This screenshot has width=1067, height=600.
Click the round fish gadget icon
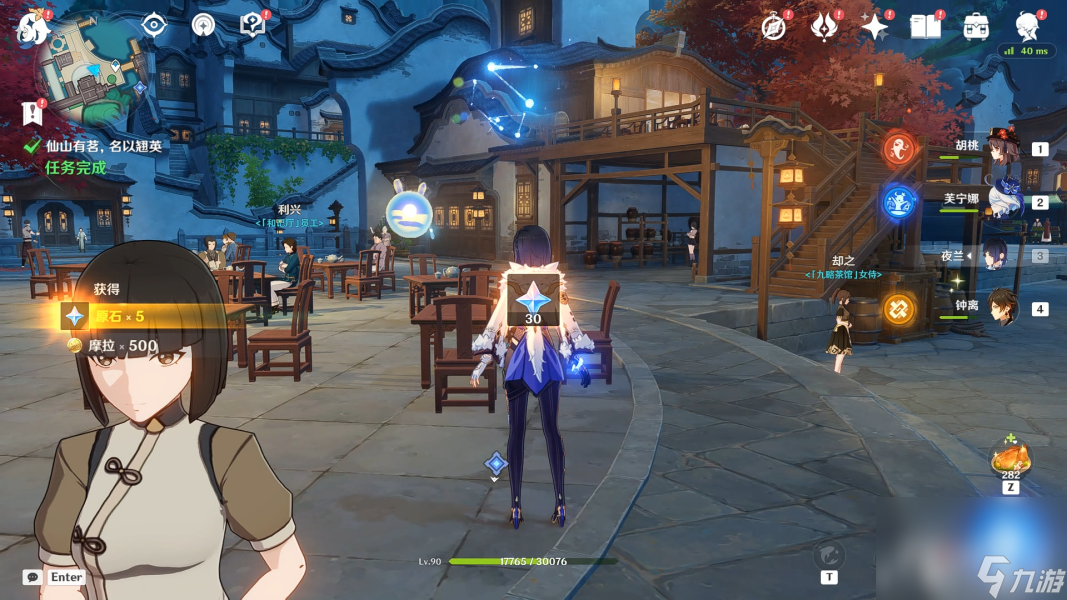click(828, 556)
